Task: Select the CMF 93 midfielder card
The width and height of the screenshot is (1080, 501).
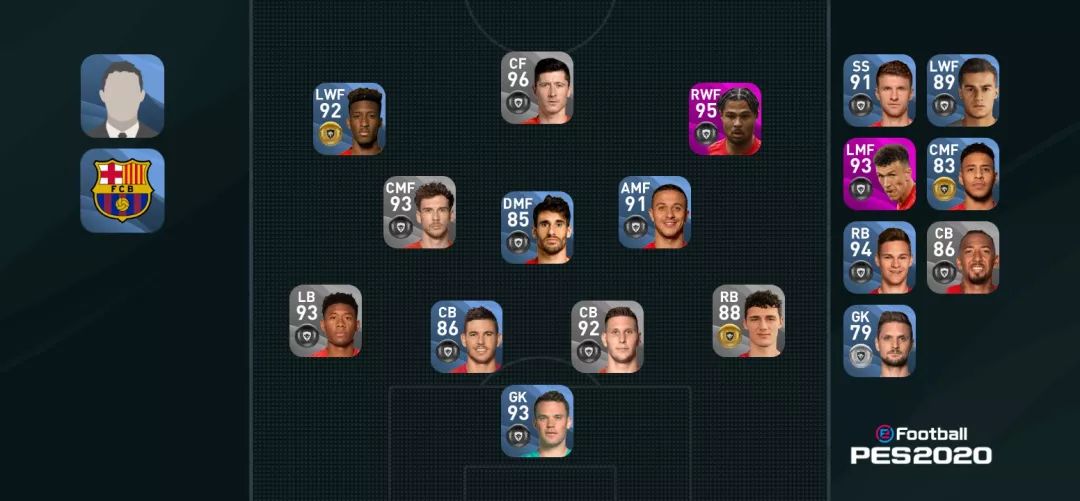Action: [420, 212]
